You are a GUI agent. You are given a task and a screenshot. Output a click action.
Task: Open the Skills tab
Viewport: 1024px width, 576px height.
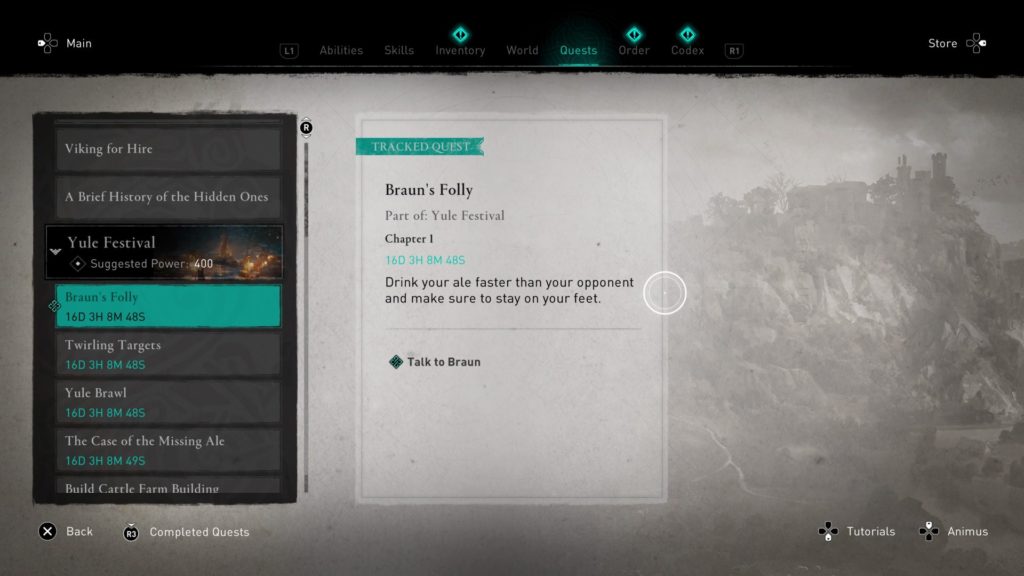[399, 50]
